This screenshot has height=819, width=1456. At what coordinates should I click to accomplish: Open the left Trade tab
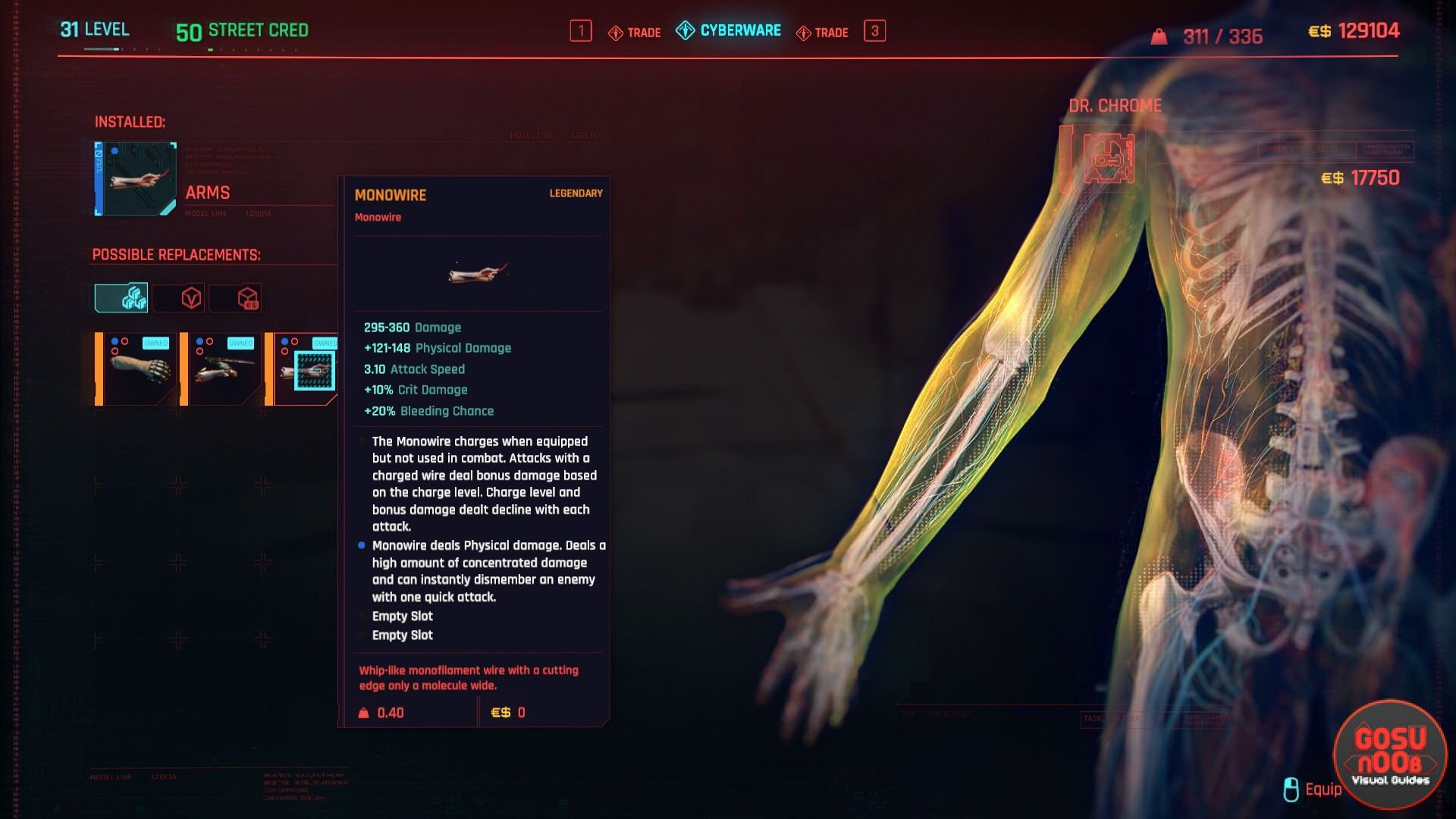pyautogui.click(x=635, y=32)
